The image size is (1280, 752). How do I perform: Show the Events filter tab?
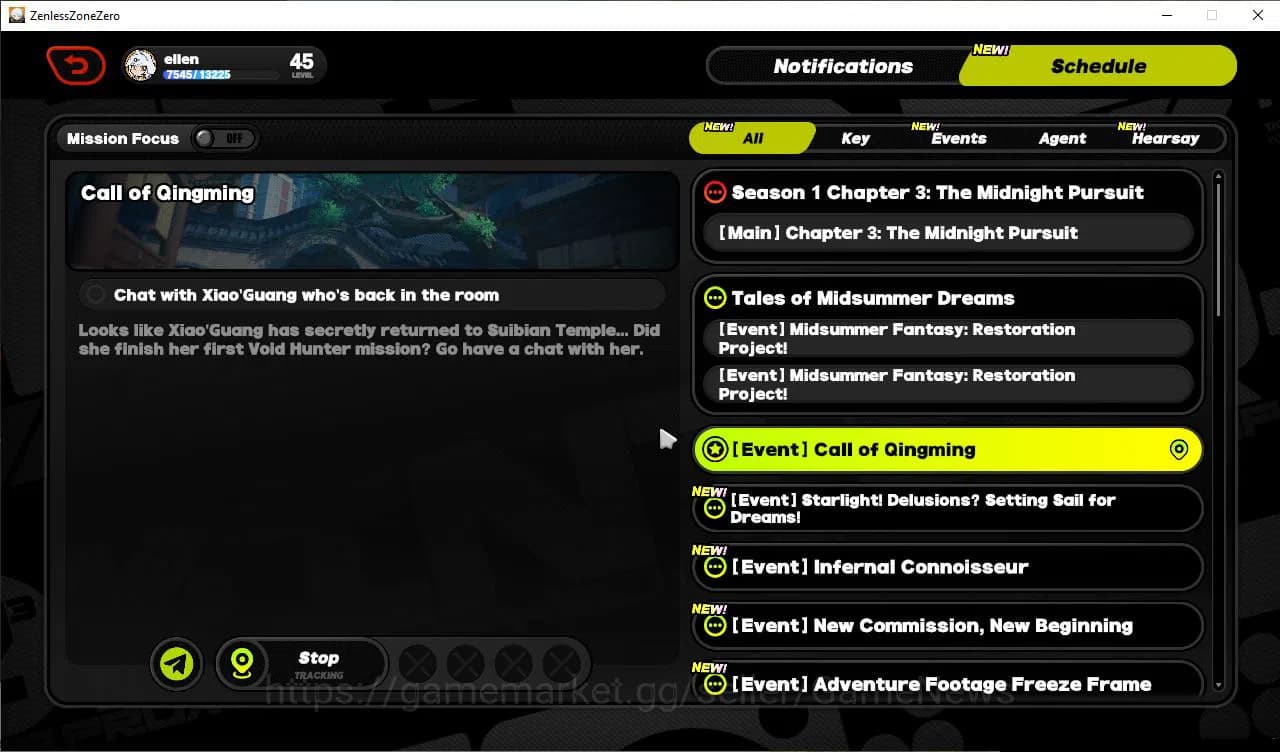point(958,138)
